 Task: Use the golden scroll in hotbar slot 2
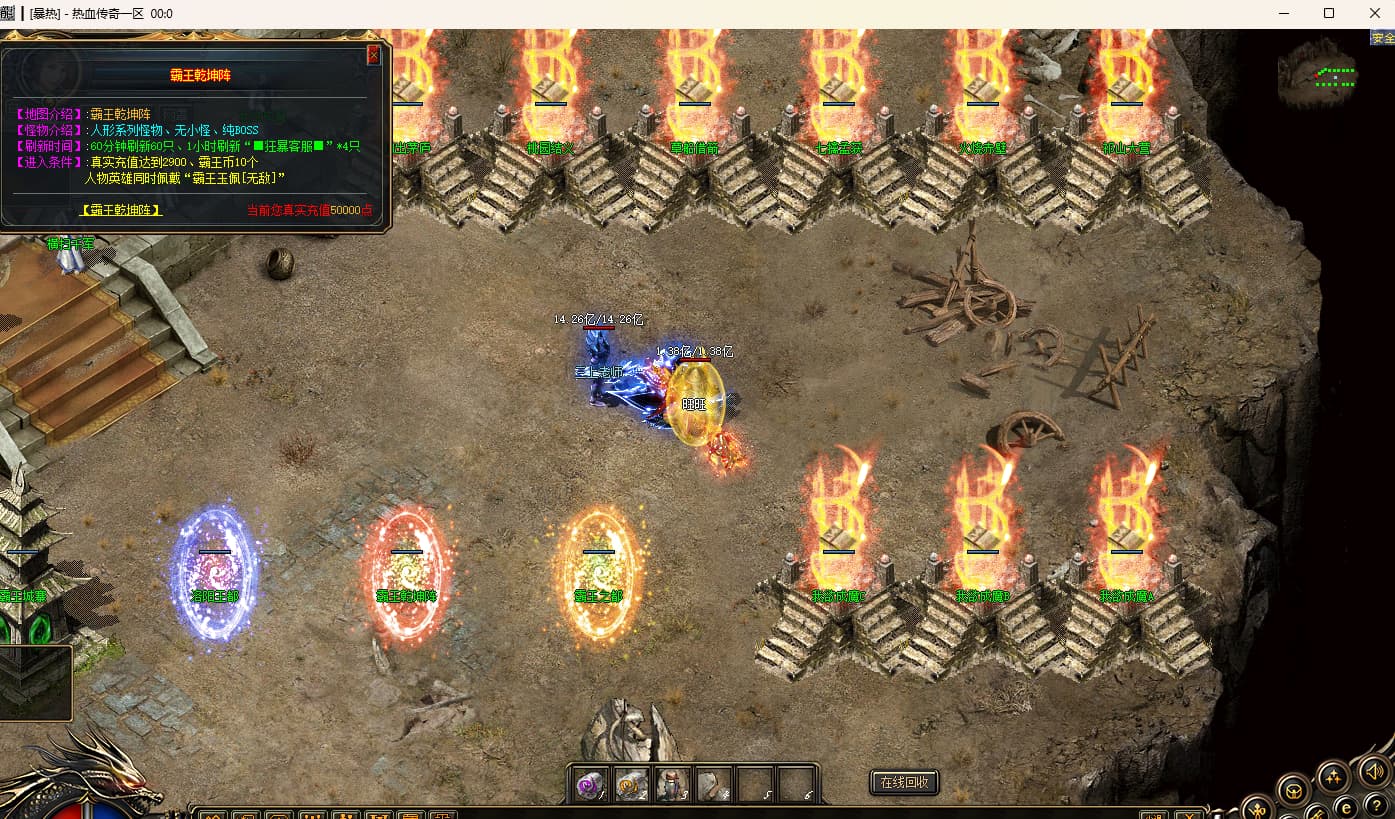coord(632,785)
